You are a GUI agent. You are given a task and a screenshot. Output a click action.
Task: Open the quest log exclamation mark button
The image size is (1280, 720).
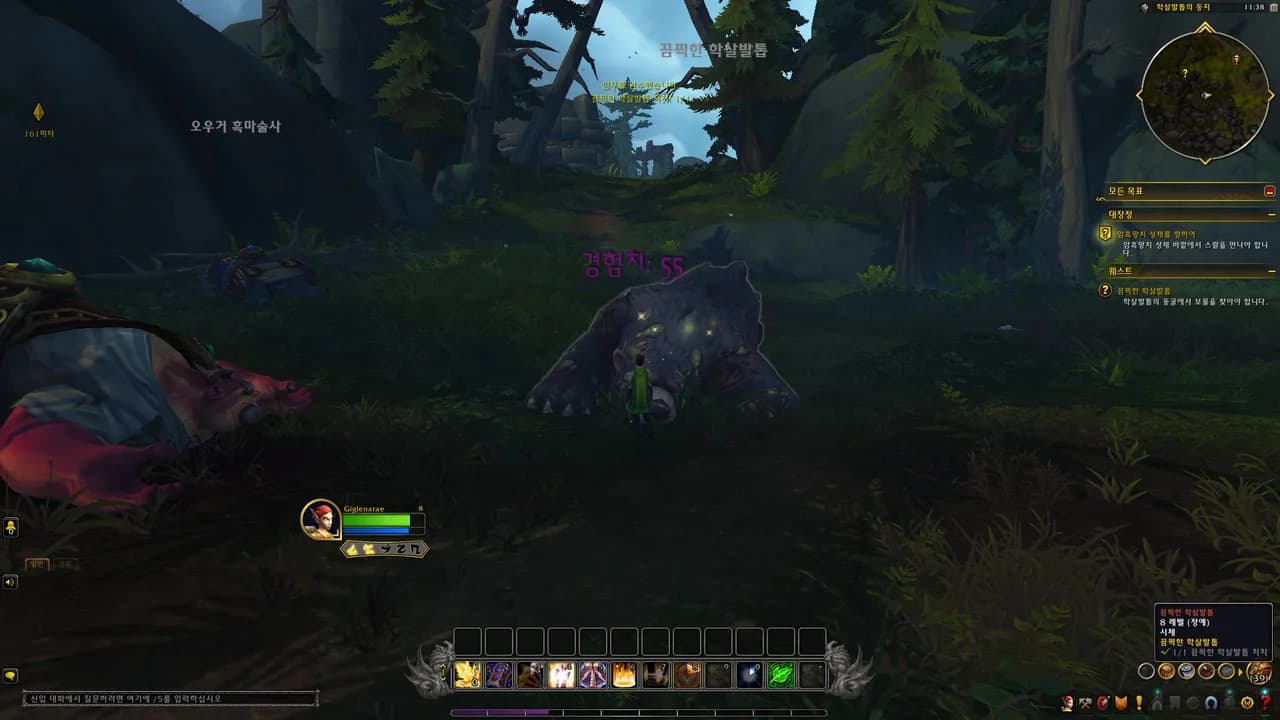(1138, 703)
